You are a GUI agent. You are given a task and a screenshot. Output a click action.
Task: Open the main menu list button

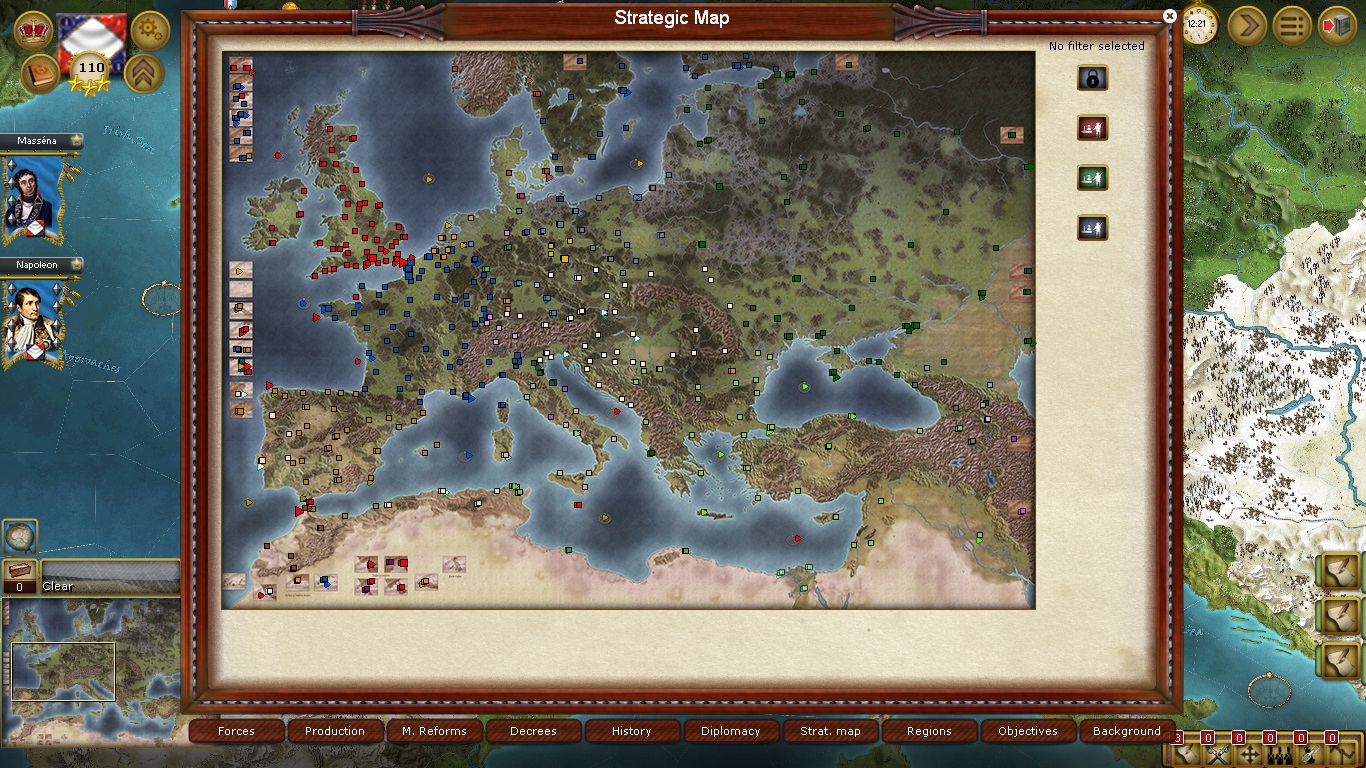pos(1292,25)
